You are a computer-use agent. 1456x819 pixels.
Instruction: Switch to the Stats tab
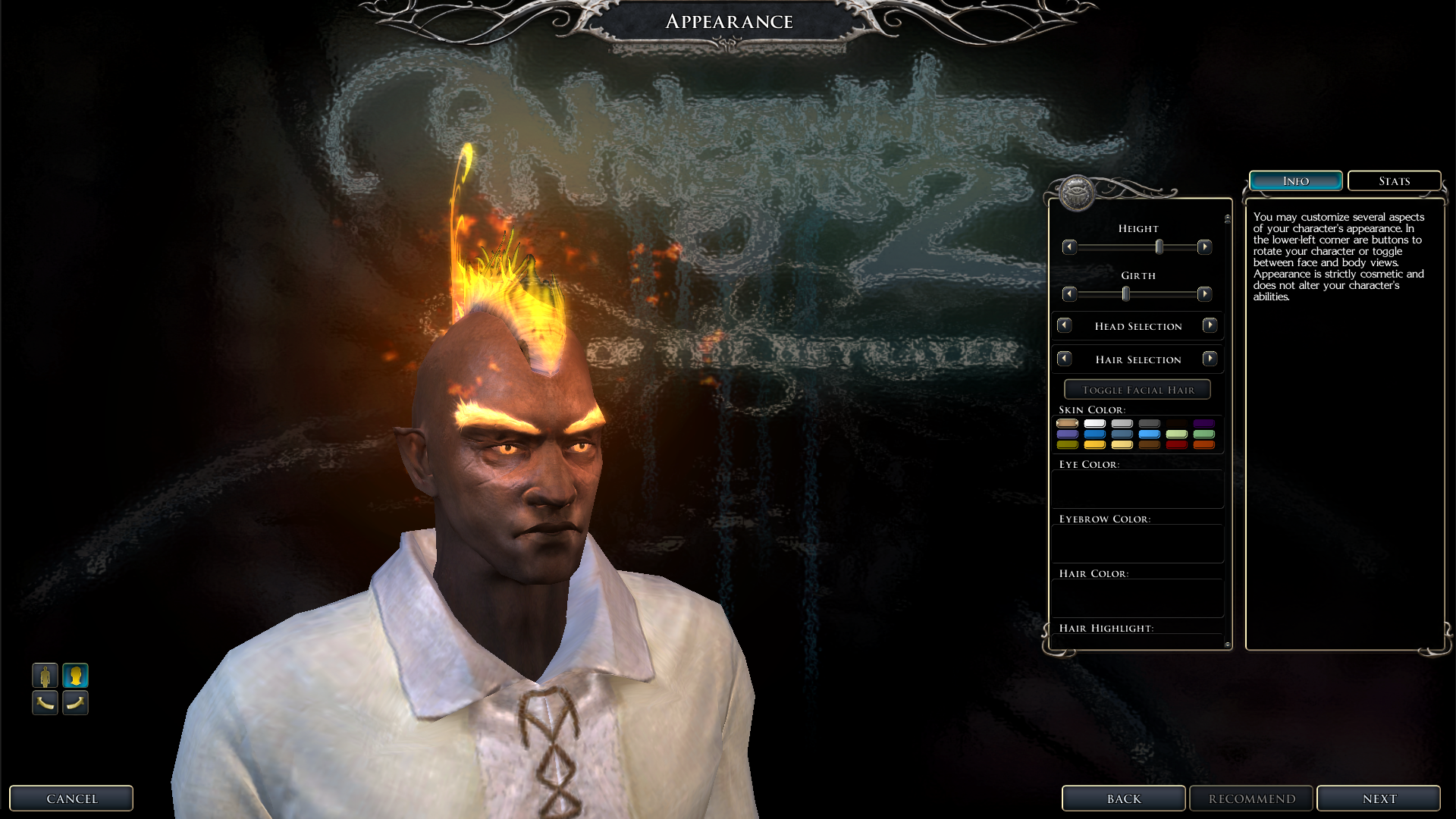1394,181
